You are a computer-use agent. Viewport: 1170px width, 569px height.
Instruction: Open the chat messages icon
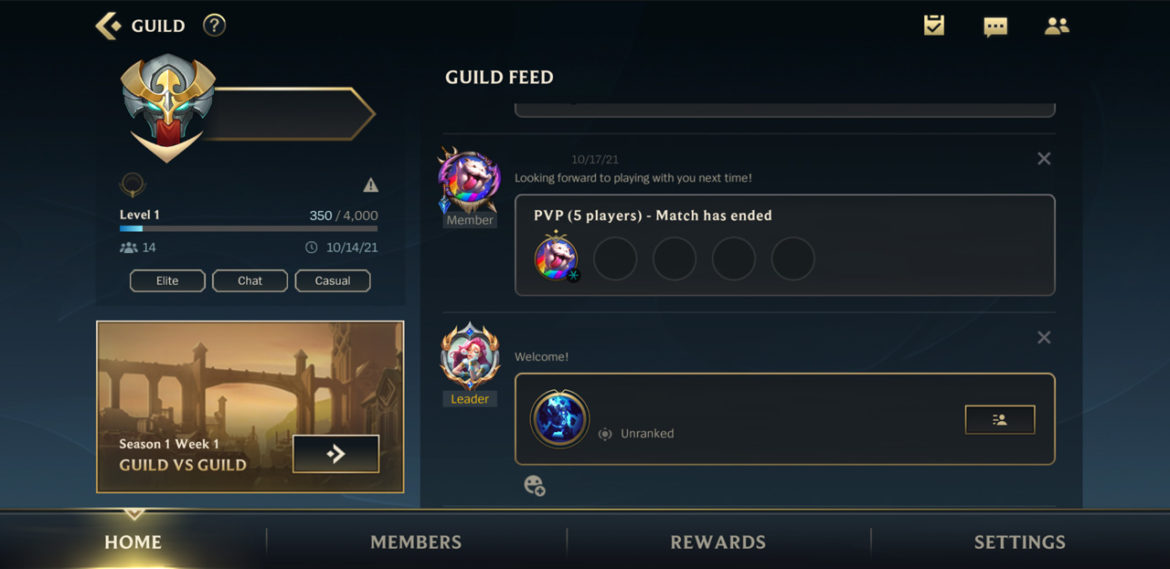tap(995, 27)
